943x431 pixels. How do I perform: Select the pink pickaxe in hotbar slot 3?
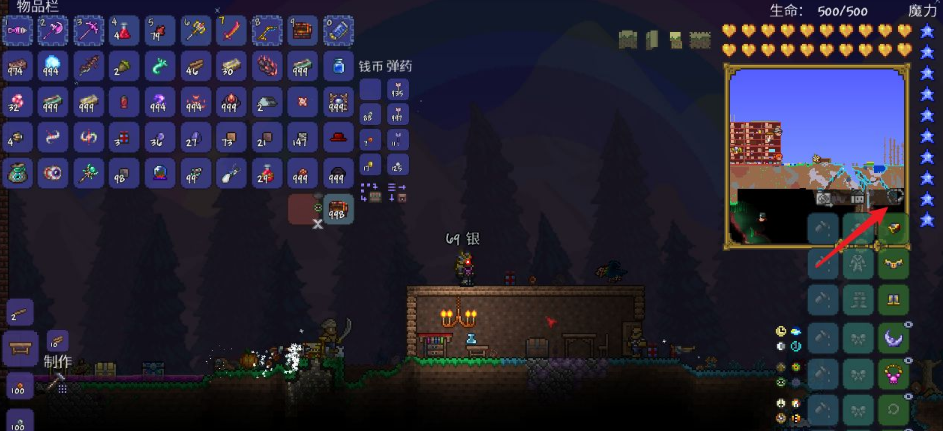pyautogui.click(x=88, y=30)
